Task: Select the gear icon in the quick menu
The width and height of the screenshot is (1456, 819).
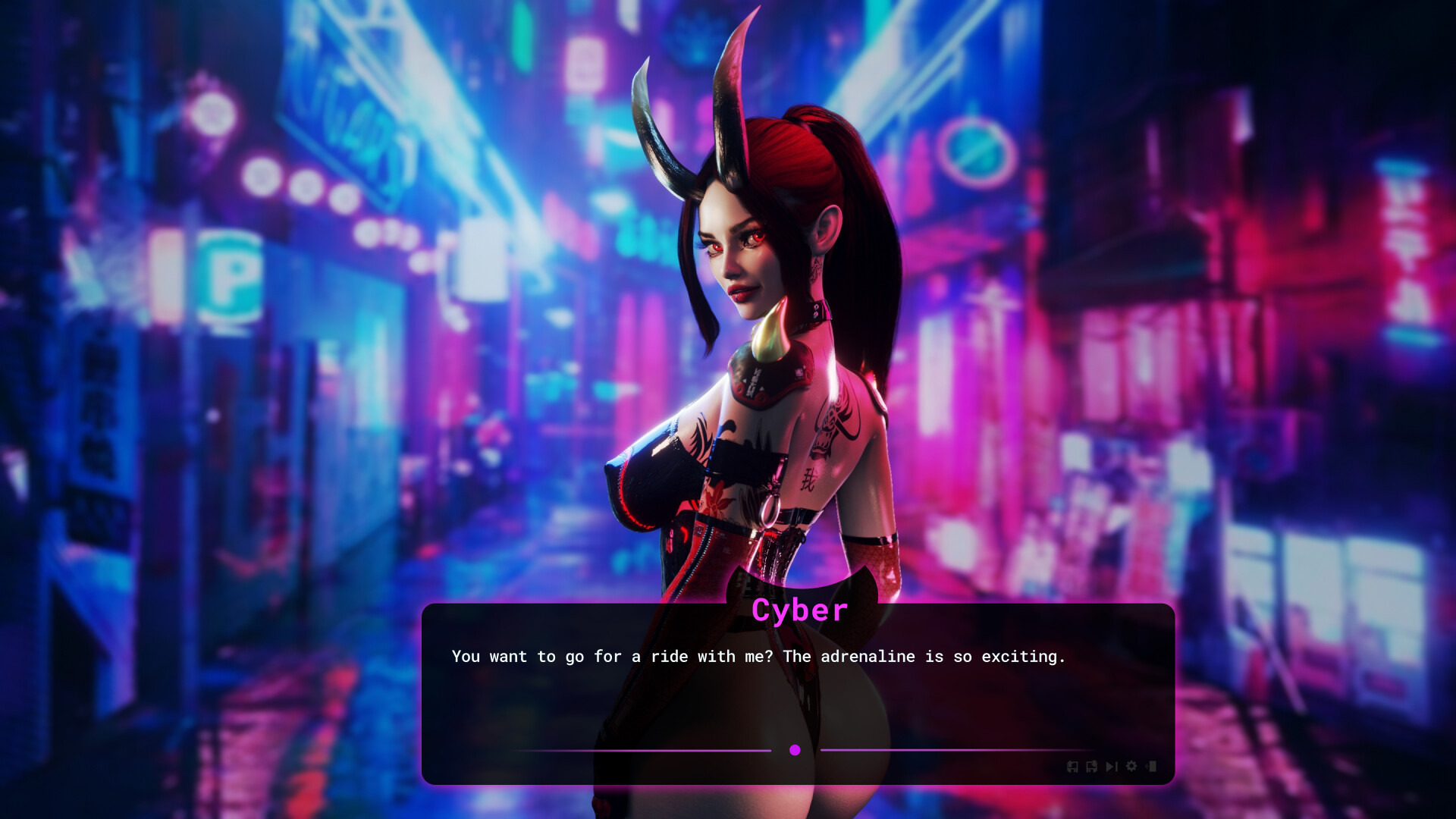Action: click(1131, 767)
